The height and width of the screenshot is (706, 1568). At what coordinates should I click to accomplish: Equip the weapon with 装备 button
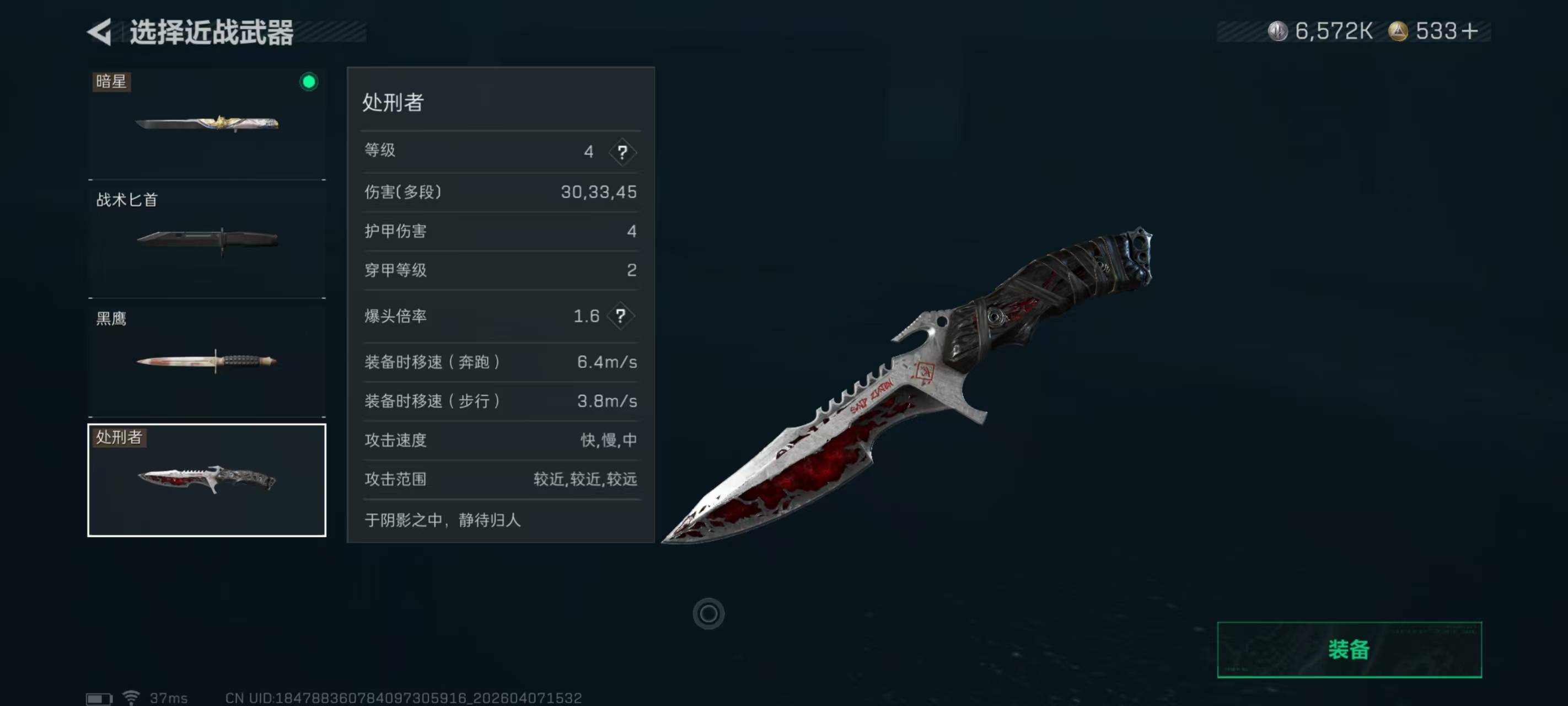(x=1348, y=649)
